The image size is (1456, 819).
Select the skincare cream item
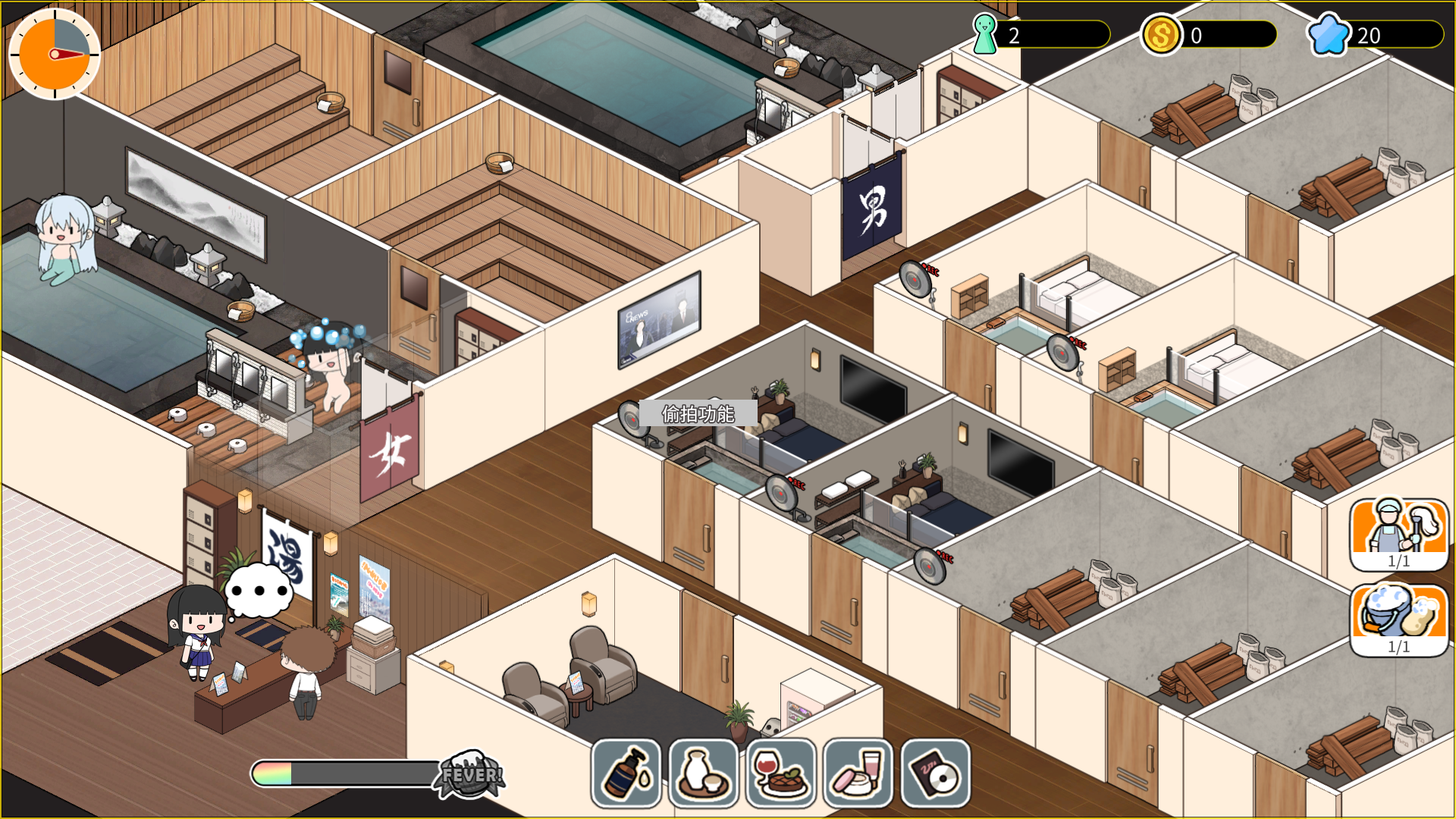tap(858, 773)
